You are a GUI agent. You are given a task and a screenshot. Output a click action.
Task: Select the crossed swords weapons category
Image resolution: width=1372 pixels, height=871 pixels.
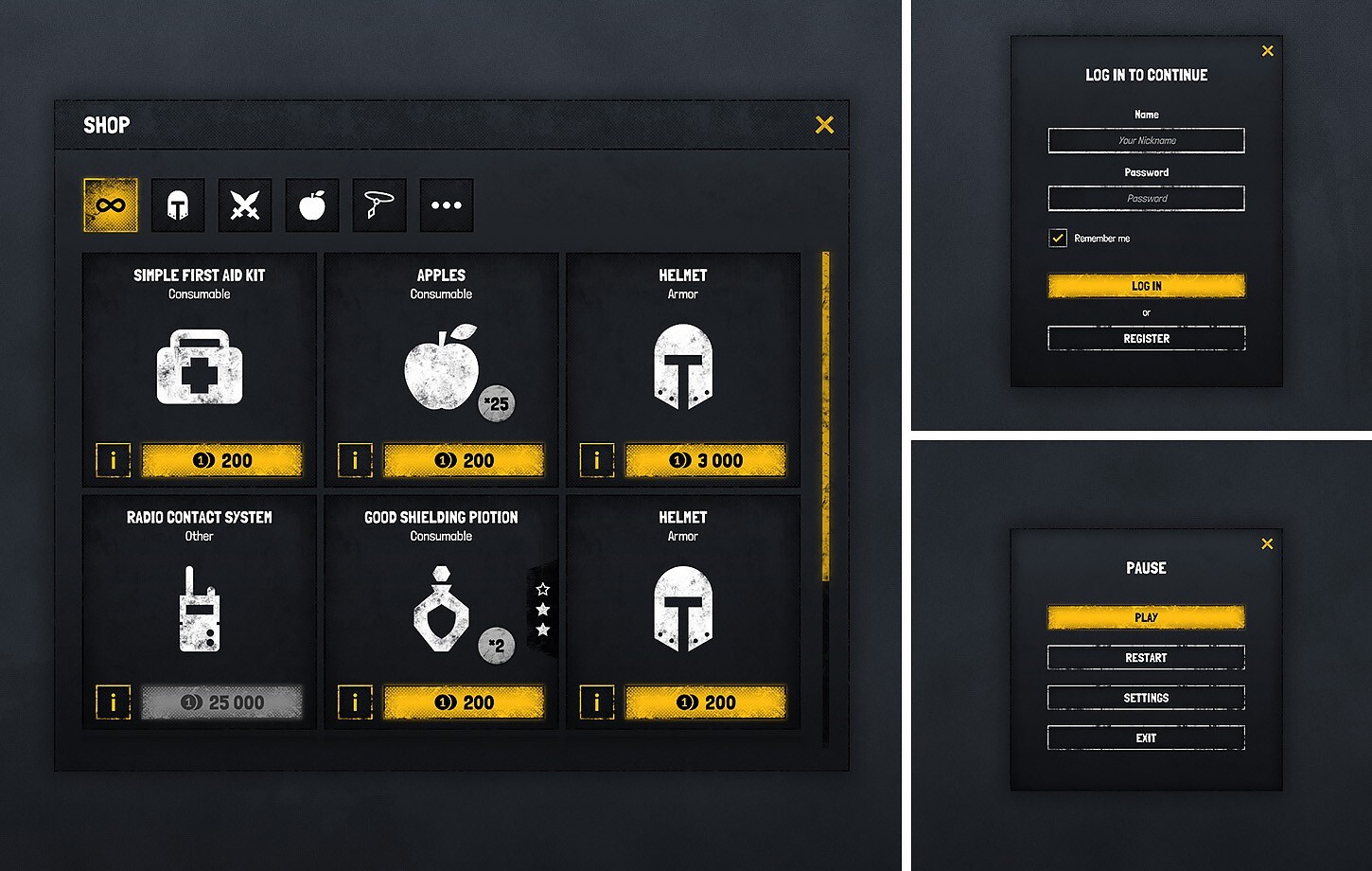click(x=245, y=204)
